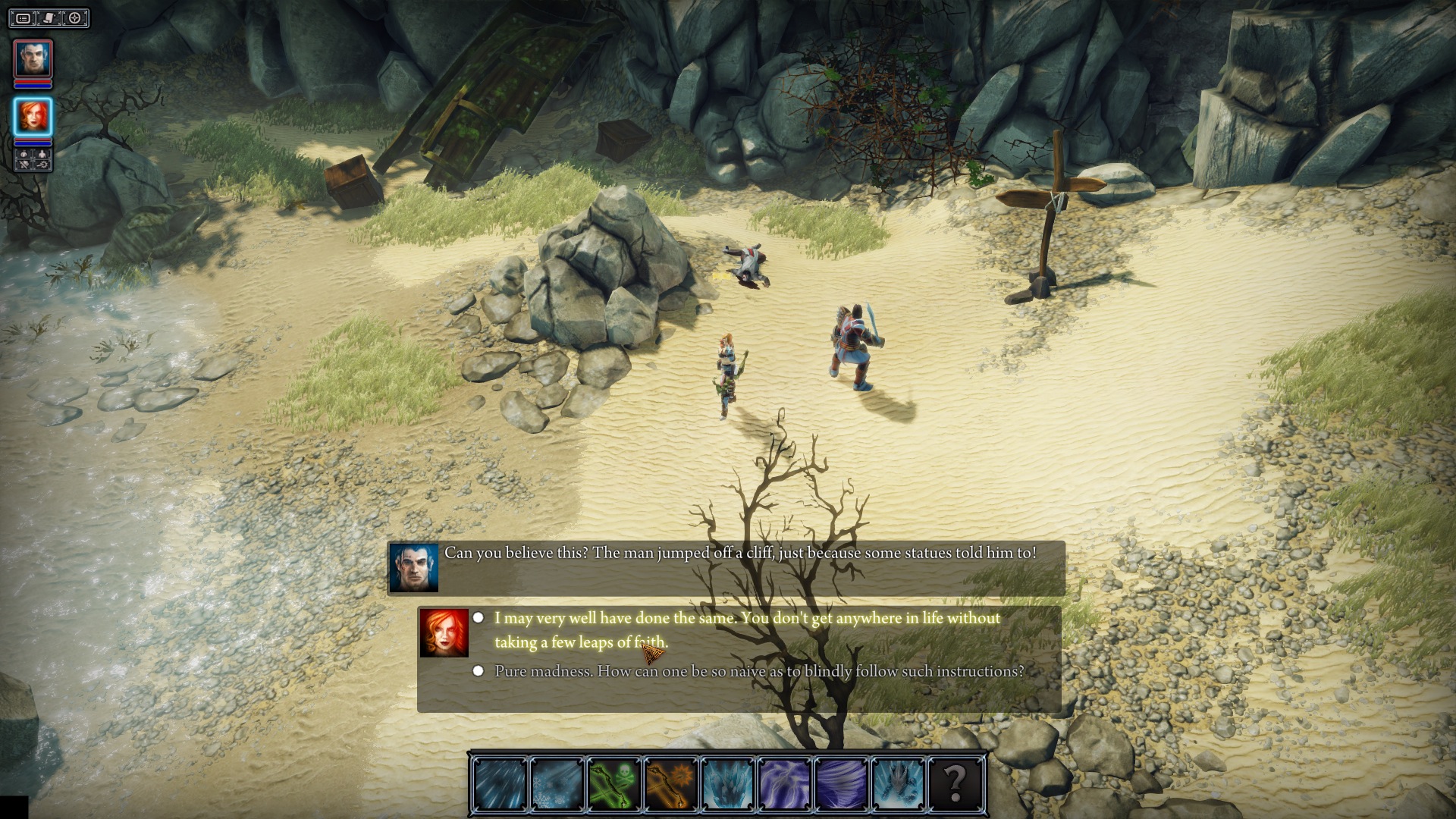
Task: Open the journal scroll icon
Action: 49,18
